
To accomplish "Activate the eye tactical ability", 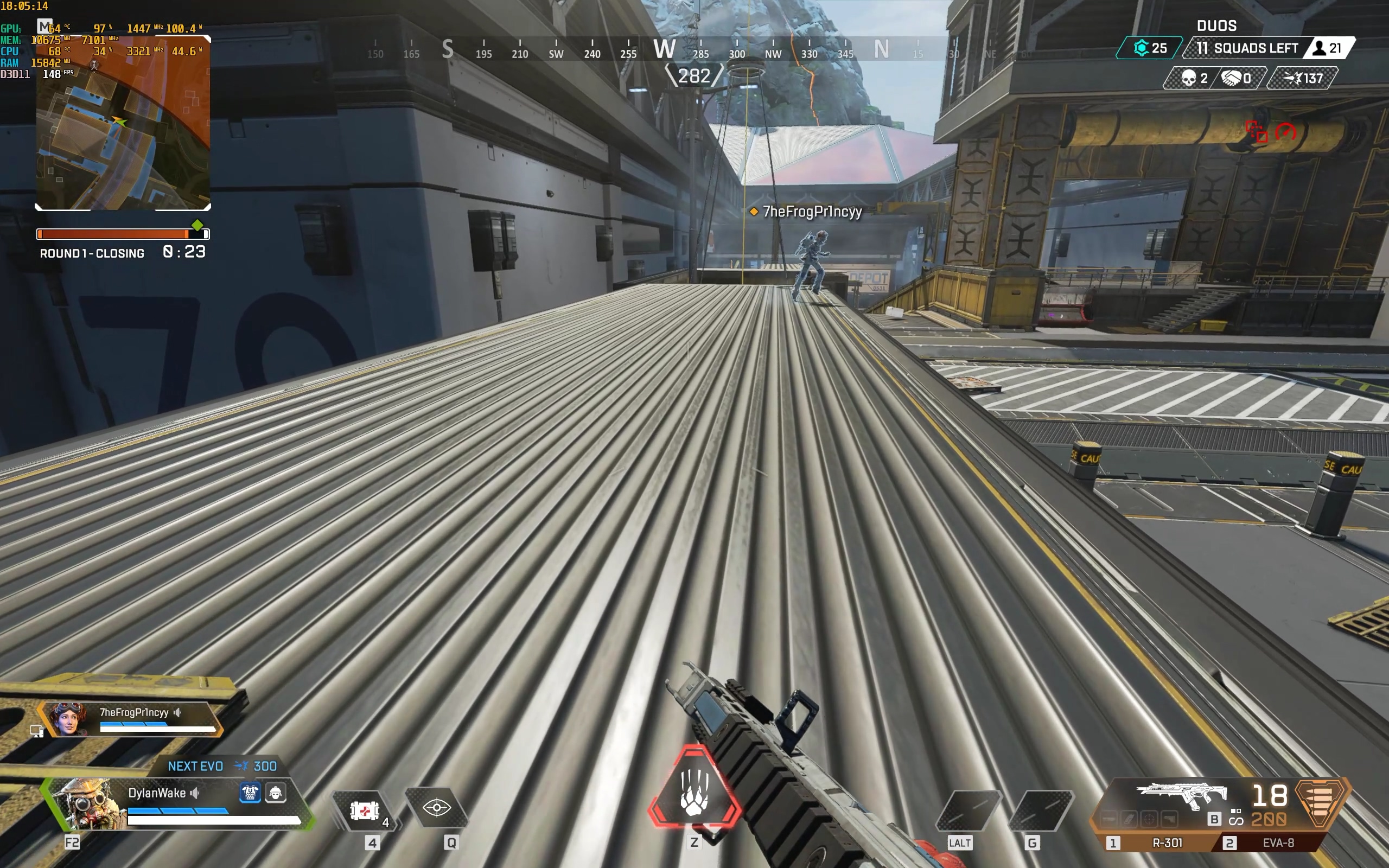I will [x=437, y=808].
